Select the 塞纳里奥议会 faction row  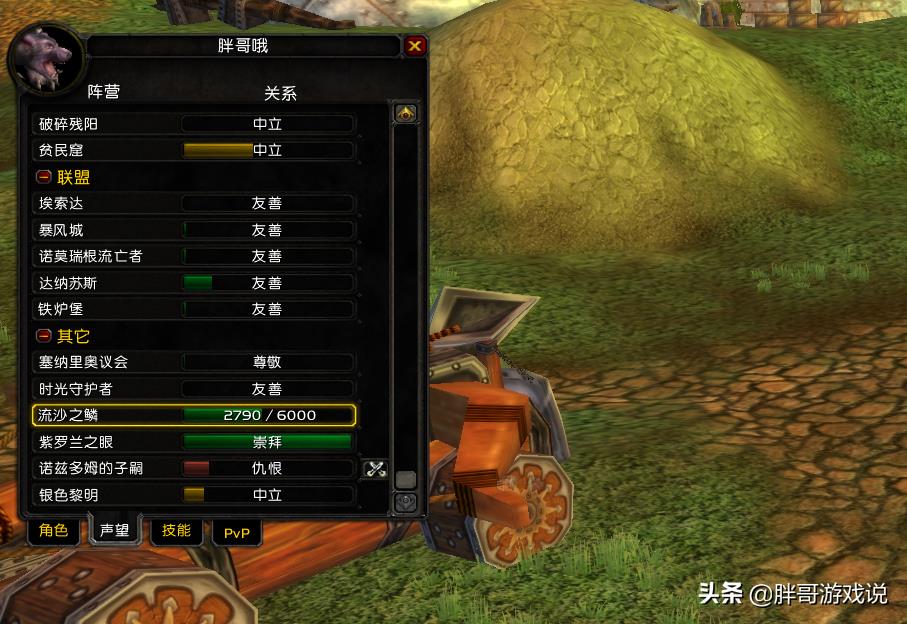(x=194, y=362)
